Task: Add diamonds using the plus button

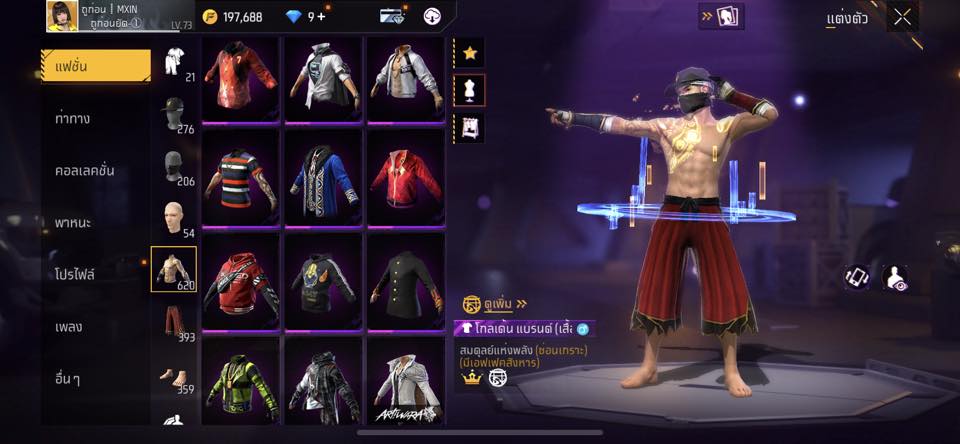Action: pos(320,17)
